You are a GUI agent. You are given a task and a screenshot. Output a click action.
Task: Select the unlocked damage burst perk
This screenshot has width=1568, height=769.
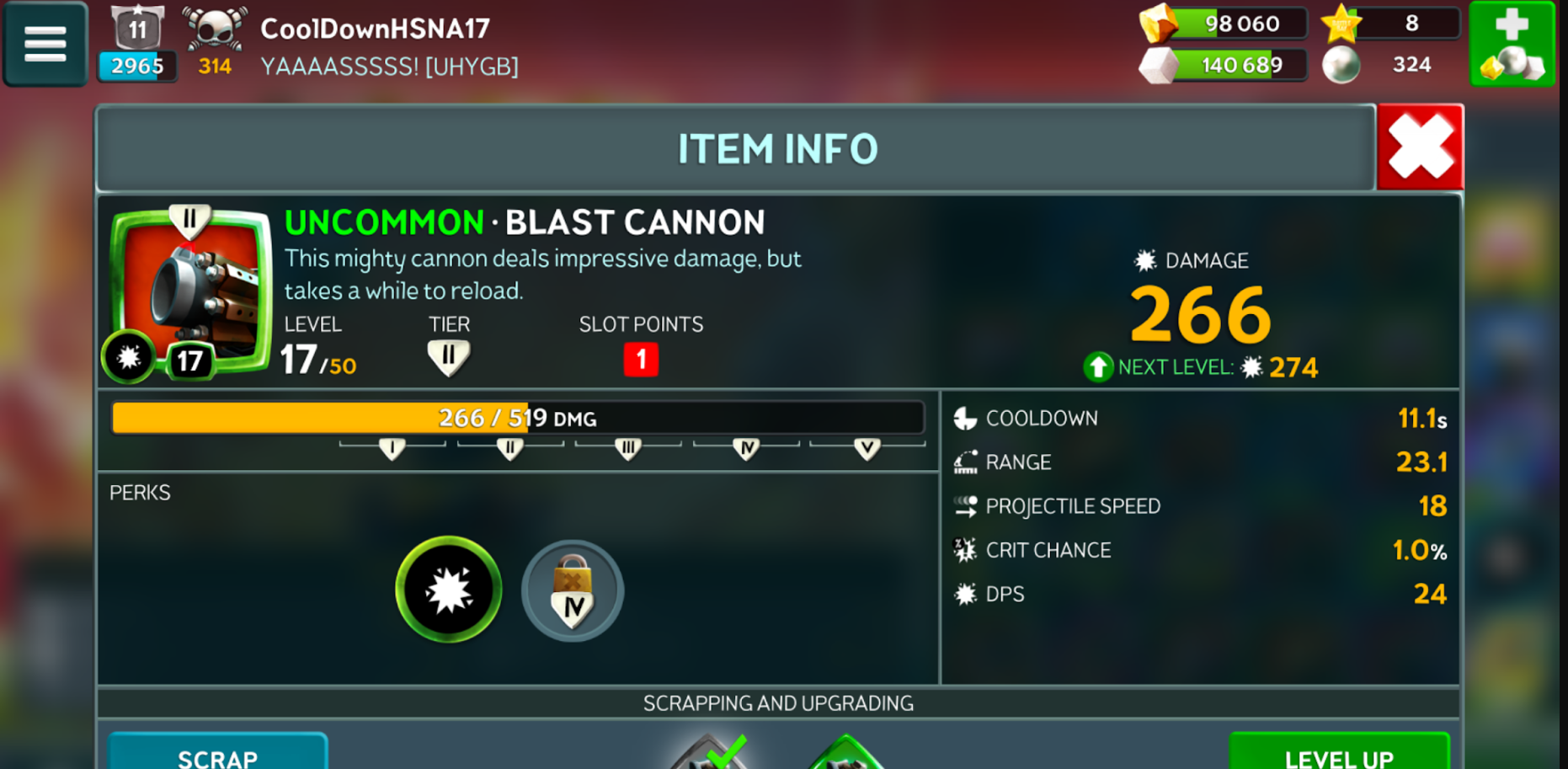449,590
